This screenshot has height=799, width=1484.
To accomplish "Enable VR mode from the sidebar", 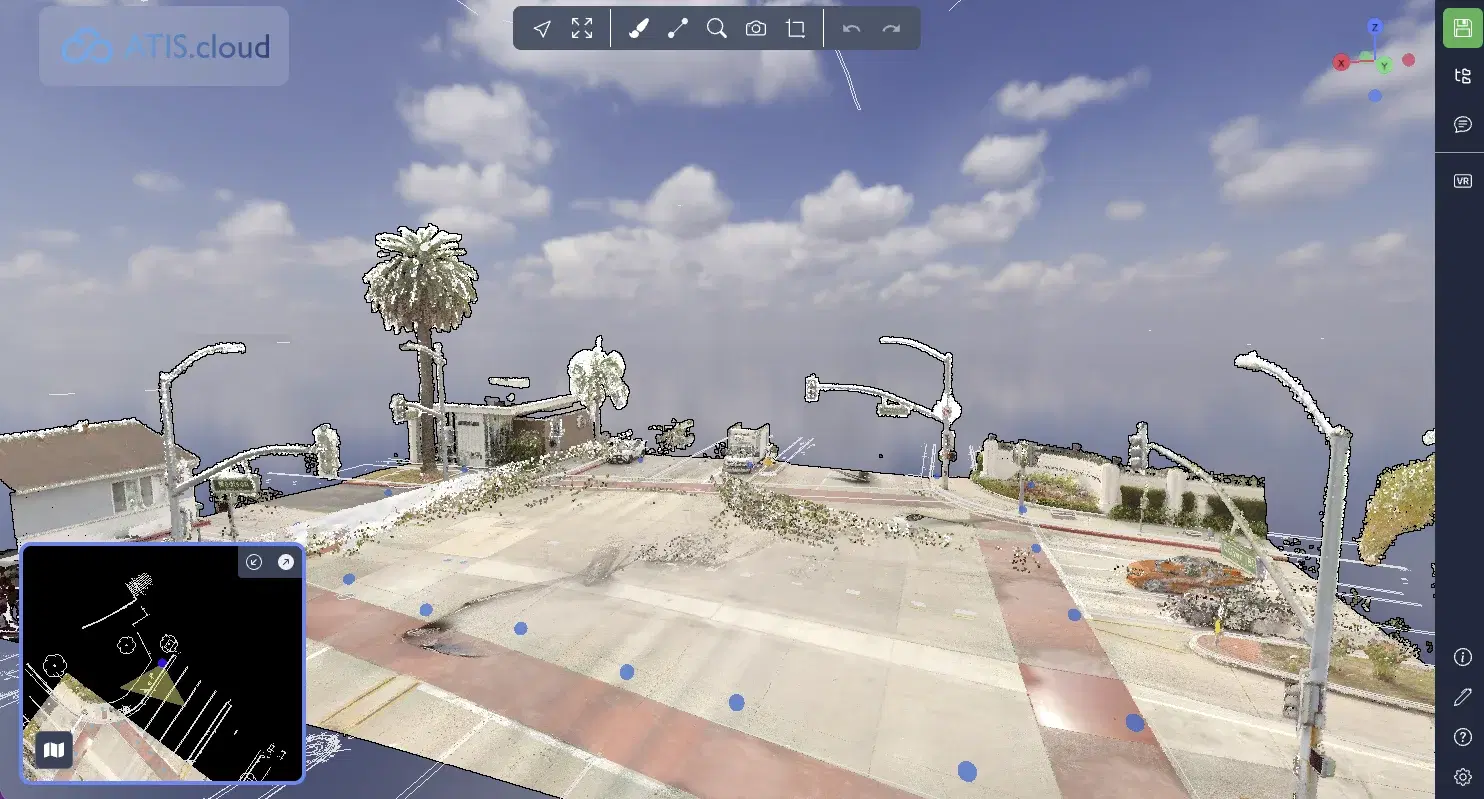I will coord(1462,181).
